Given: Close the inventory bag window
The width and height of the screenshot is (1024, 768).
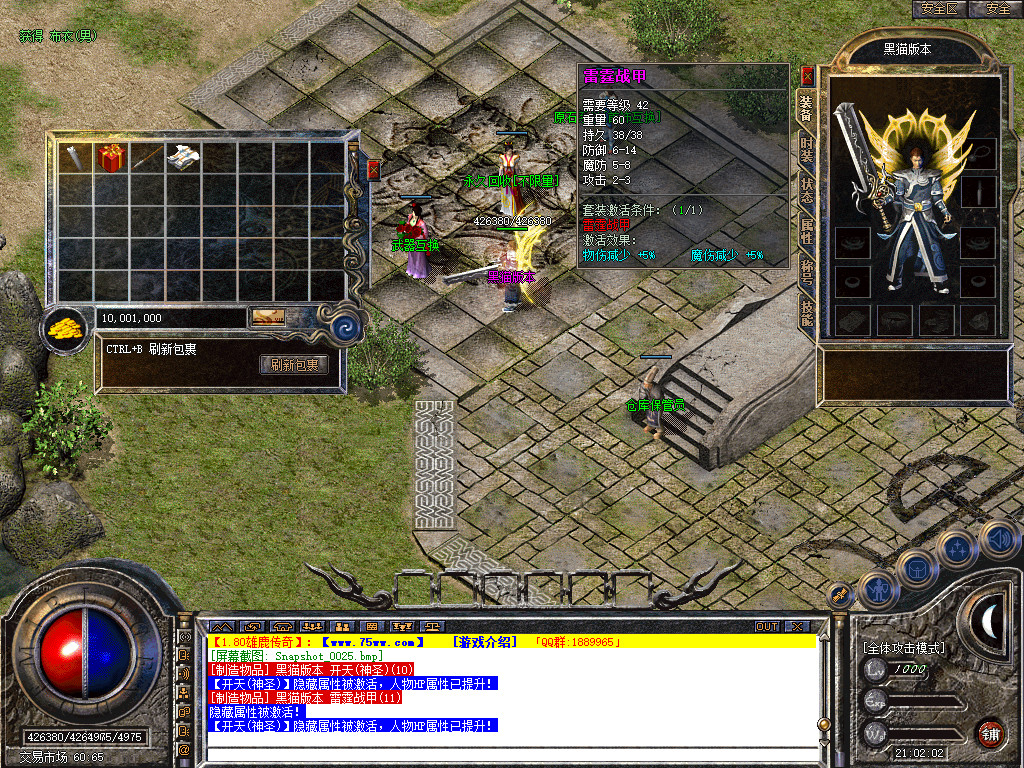Looking at the screenshot, I should coord(374,169).
